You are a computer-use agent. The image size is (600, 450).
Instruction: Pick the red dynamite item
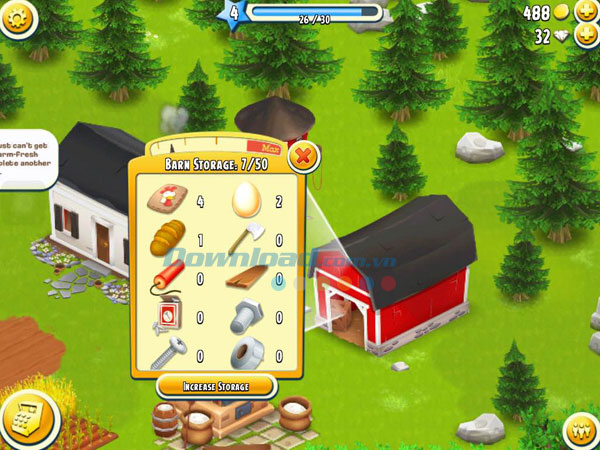[x=166, y=279]
